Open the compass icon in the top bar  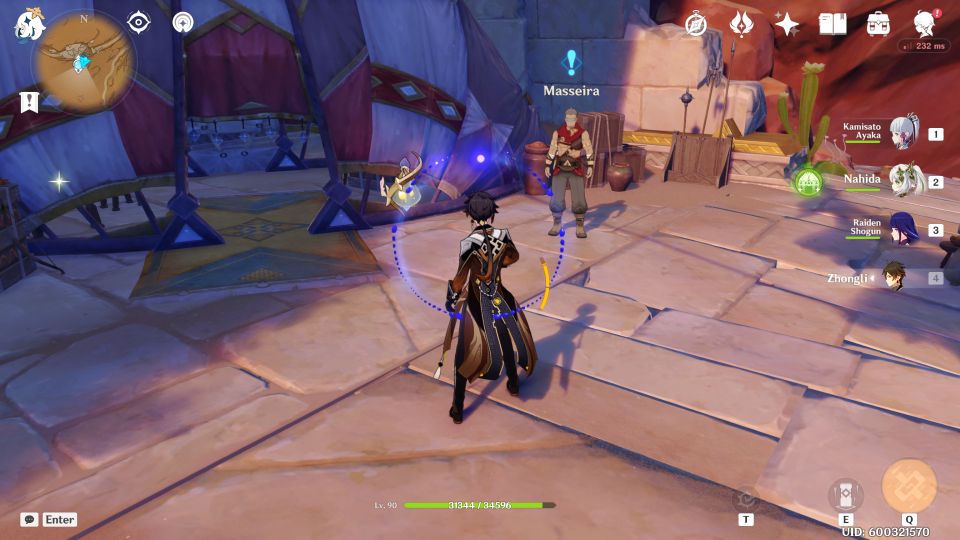pos(695,24)
